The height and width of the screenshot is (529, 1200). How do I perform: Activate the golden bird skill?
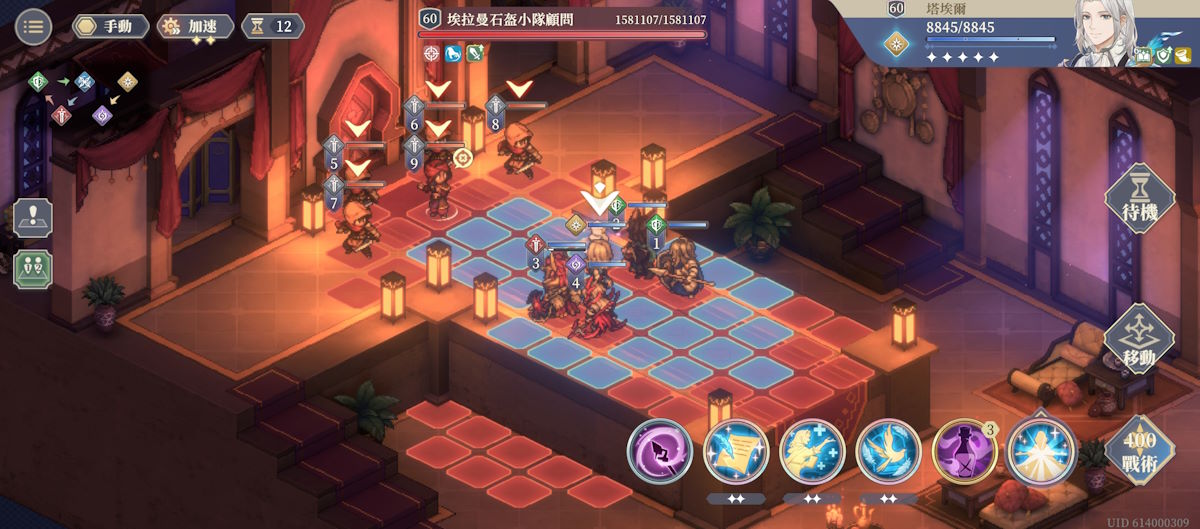point(888,451)
